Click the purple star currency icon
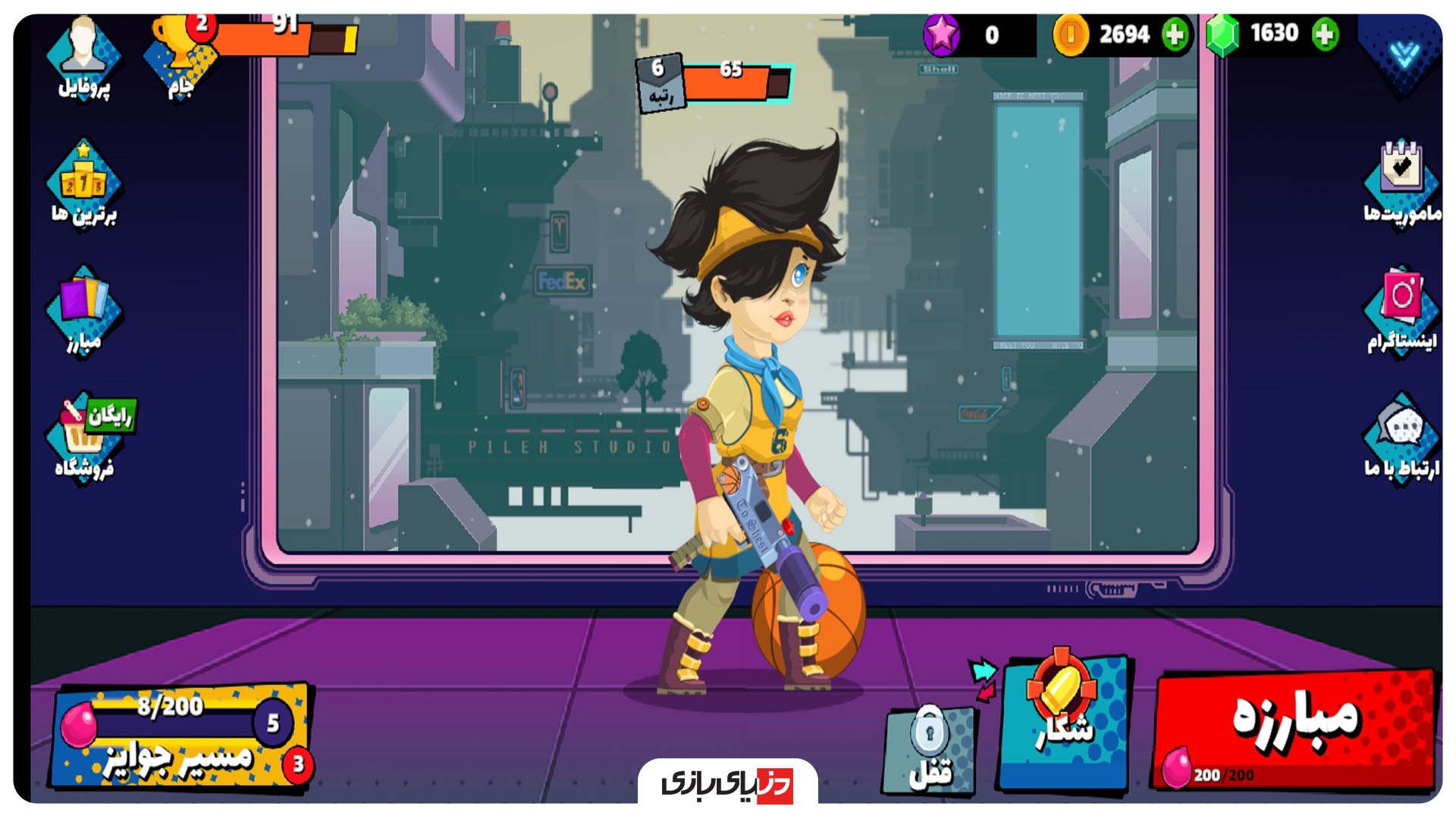Image resolution: width=1456 pixels, height=819 pixels. (x=942, y=34)
